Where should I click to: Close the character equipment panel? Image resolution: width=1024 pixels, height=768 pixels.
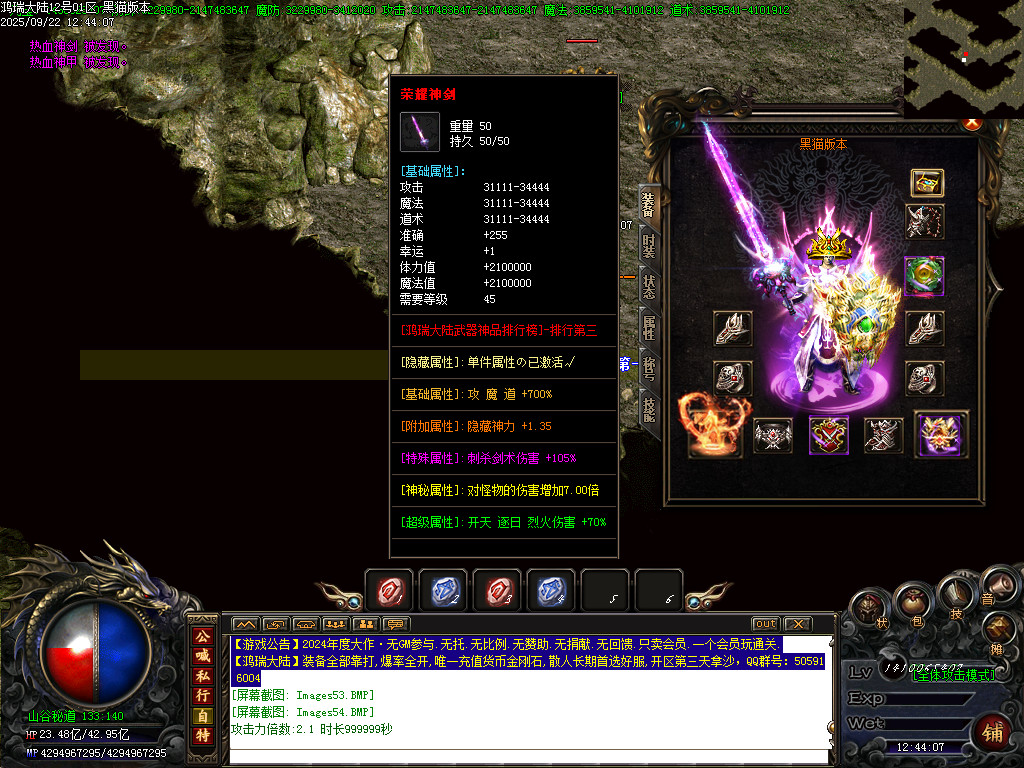click(970, 122)
